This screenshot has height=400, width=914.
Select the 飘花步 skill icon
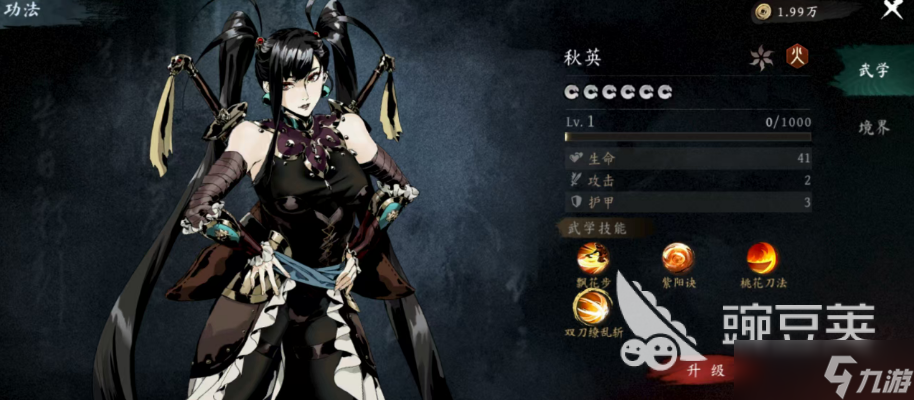(593, 259)
